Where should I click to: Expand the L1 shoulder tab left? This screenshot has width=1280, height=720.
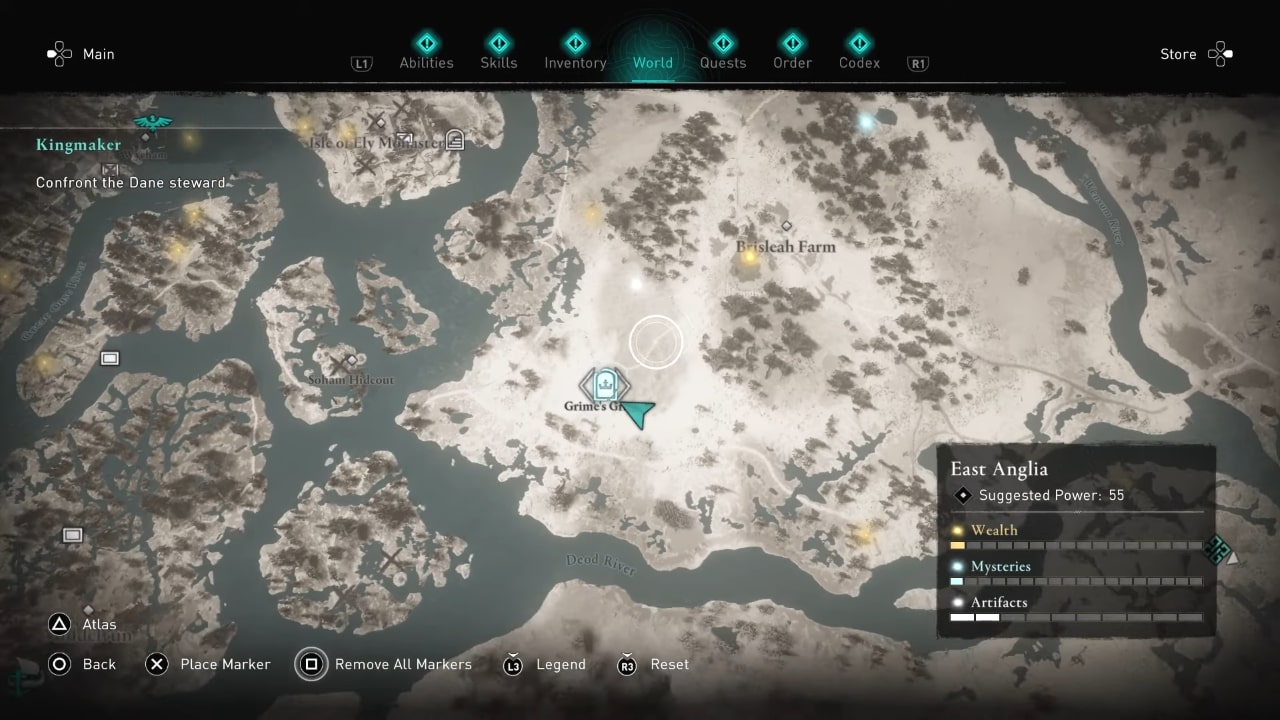[x=362, y=62]
